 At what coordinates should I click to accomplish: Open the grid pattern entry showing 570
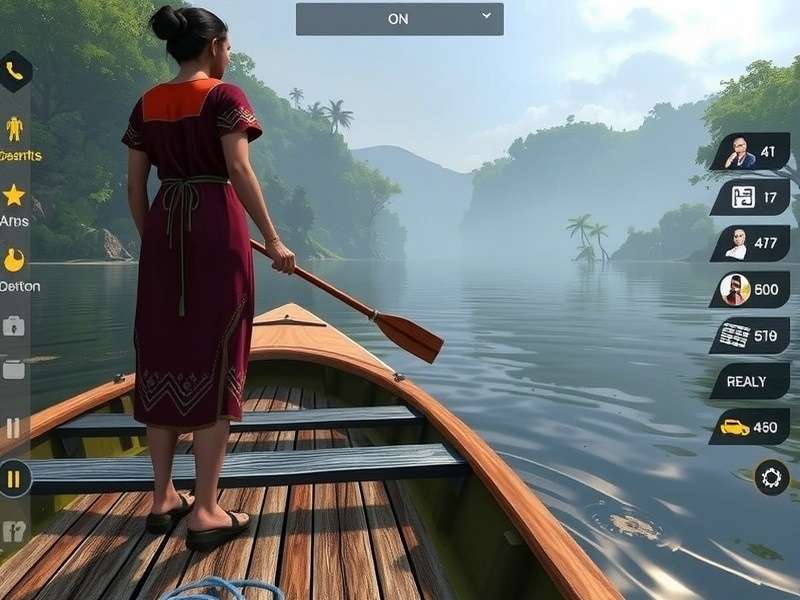pyautogui.click(x=751, y=336)
